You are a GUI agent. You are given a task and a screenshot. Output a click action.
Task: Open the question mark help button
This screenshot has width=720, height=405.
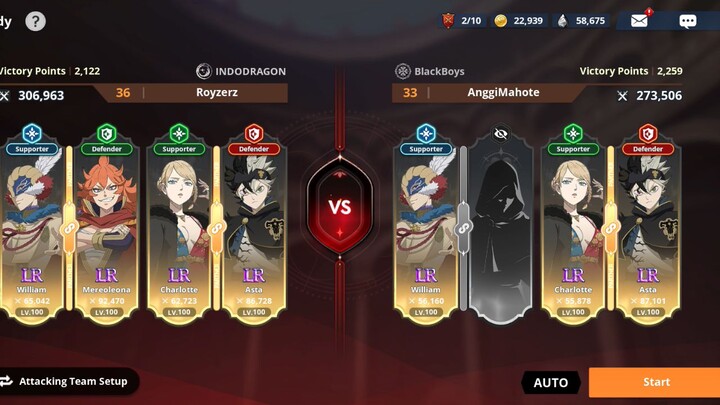[x=35, y=21]
